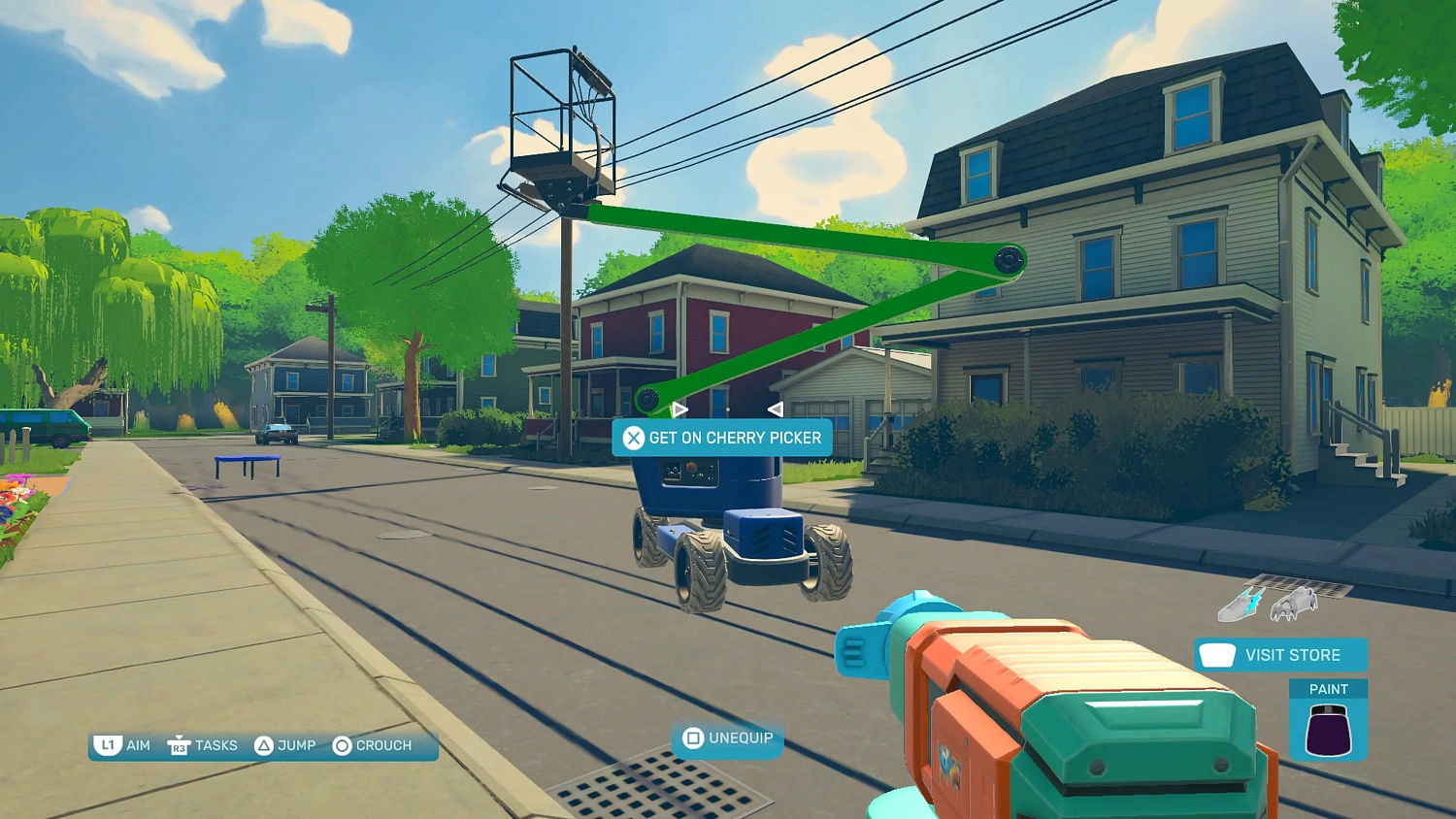The width and height of the screenshot is (1456, 819).
Task: Expand the TASKS list from the control bar
Action: pyautogui.click(x=215, y=745)
